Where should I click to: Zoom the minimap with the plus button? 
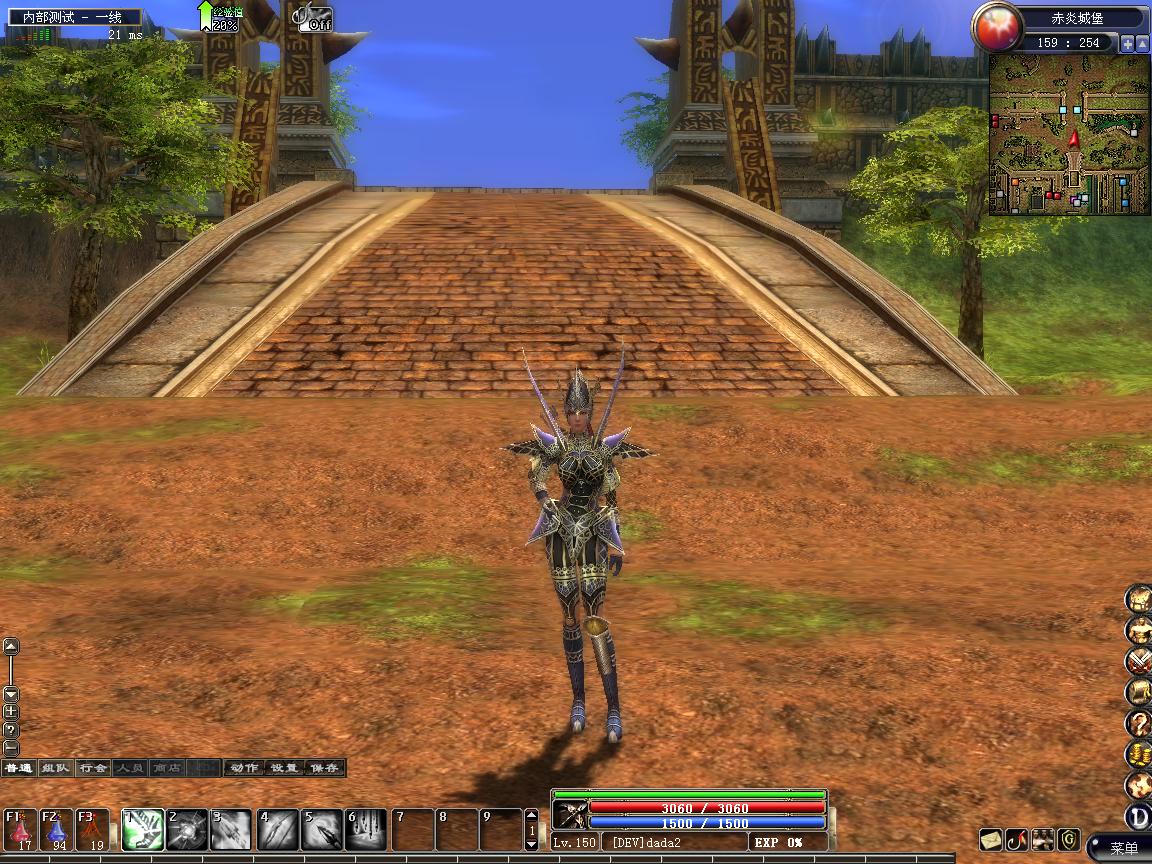1127,43
